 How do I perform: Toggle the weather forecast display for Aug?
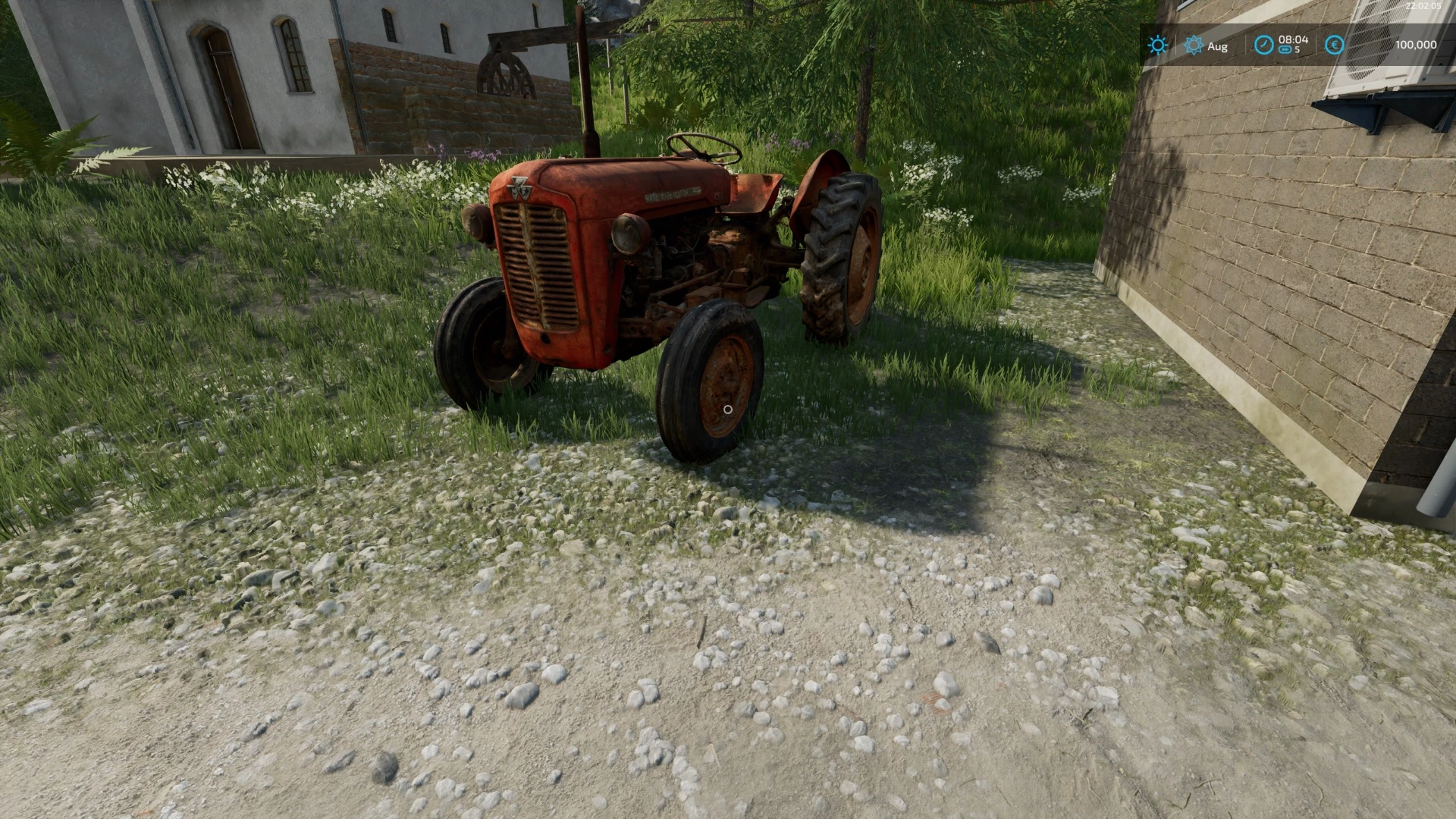pos(1216,45)
